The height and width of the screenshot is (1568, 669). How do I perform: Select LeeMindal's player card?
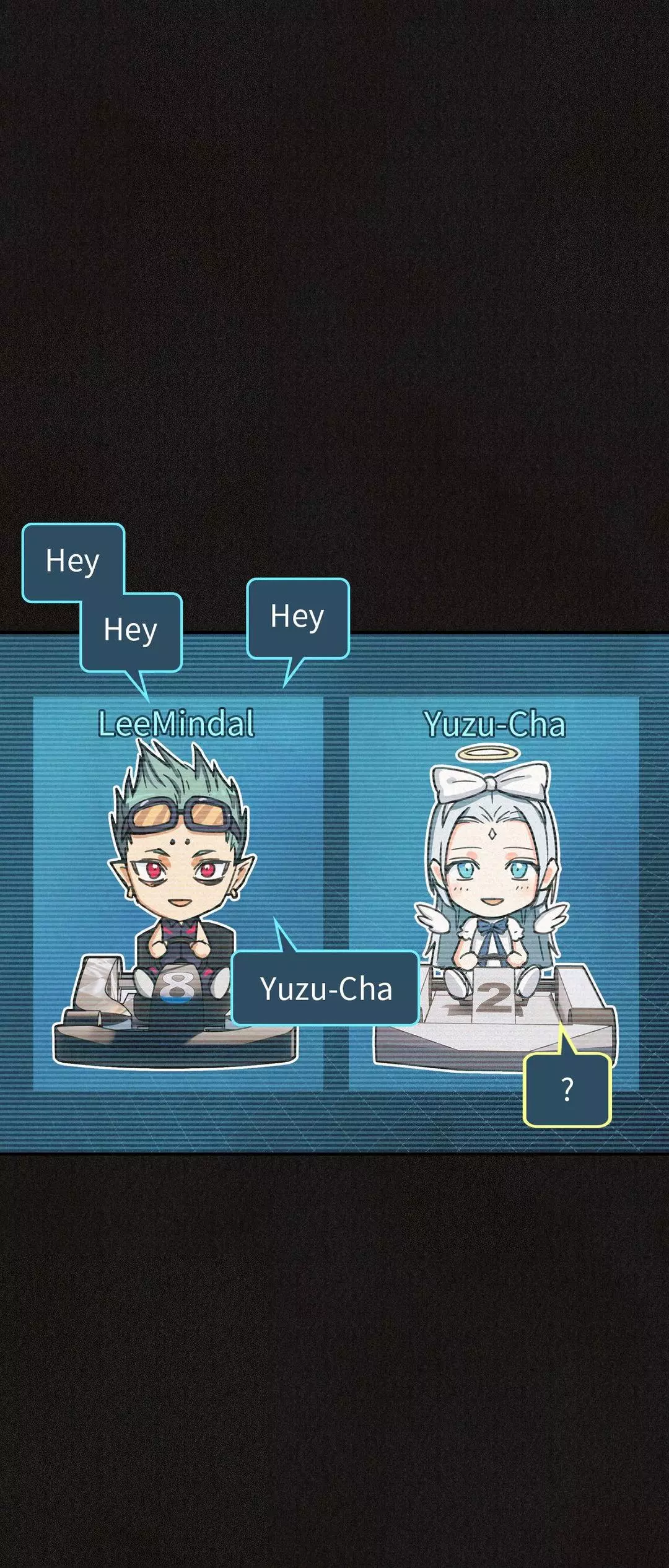pyautogui.click(x=178, y=892)
